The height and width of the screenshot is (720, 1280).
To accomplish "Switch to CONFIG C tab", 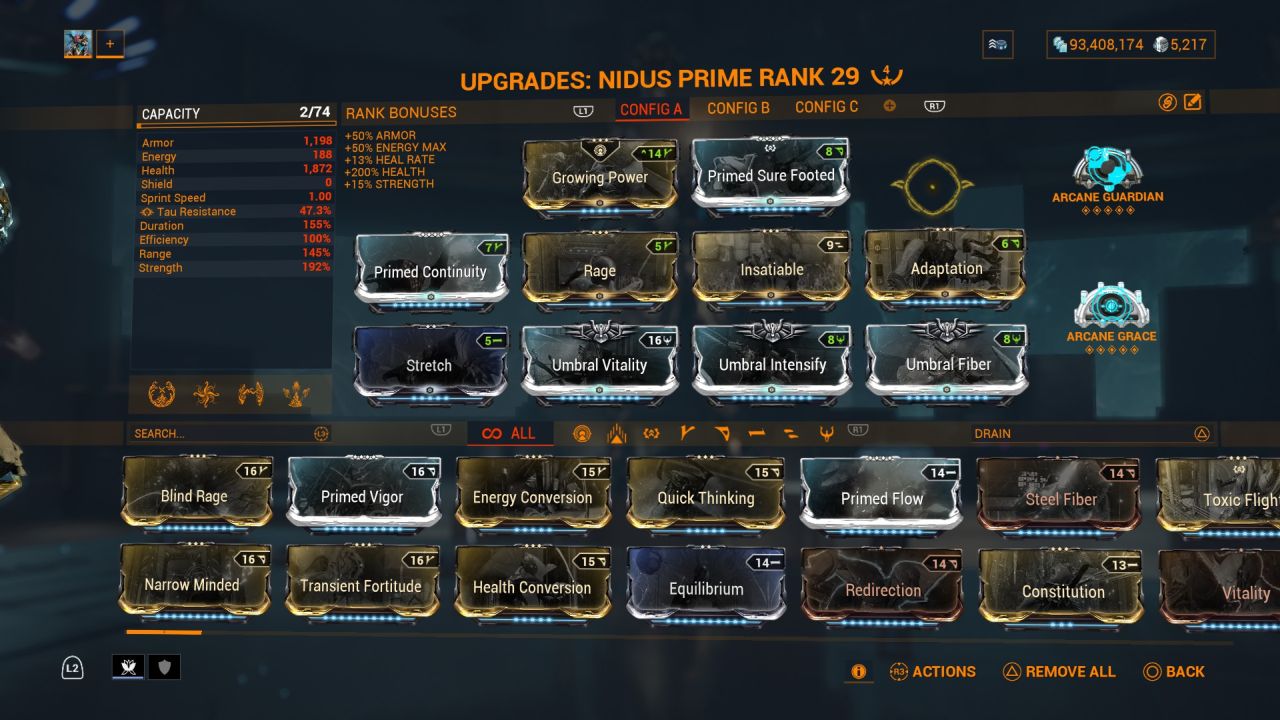I will pyautogui.click(x=825, y=106).
